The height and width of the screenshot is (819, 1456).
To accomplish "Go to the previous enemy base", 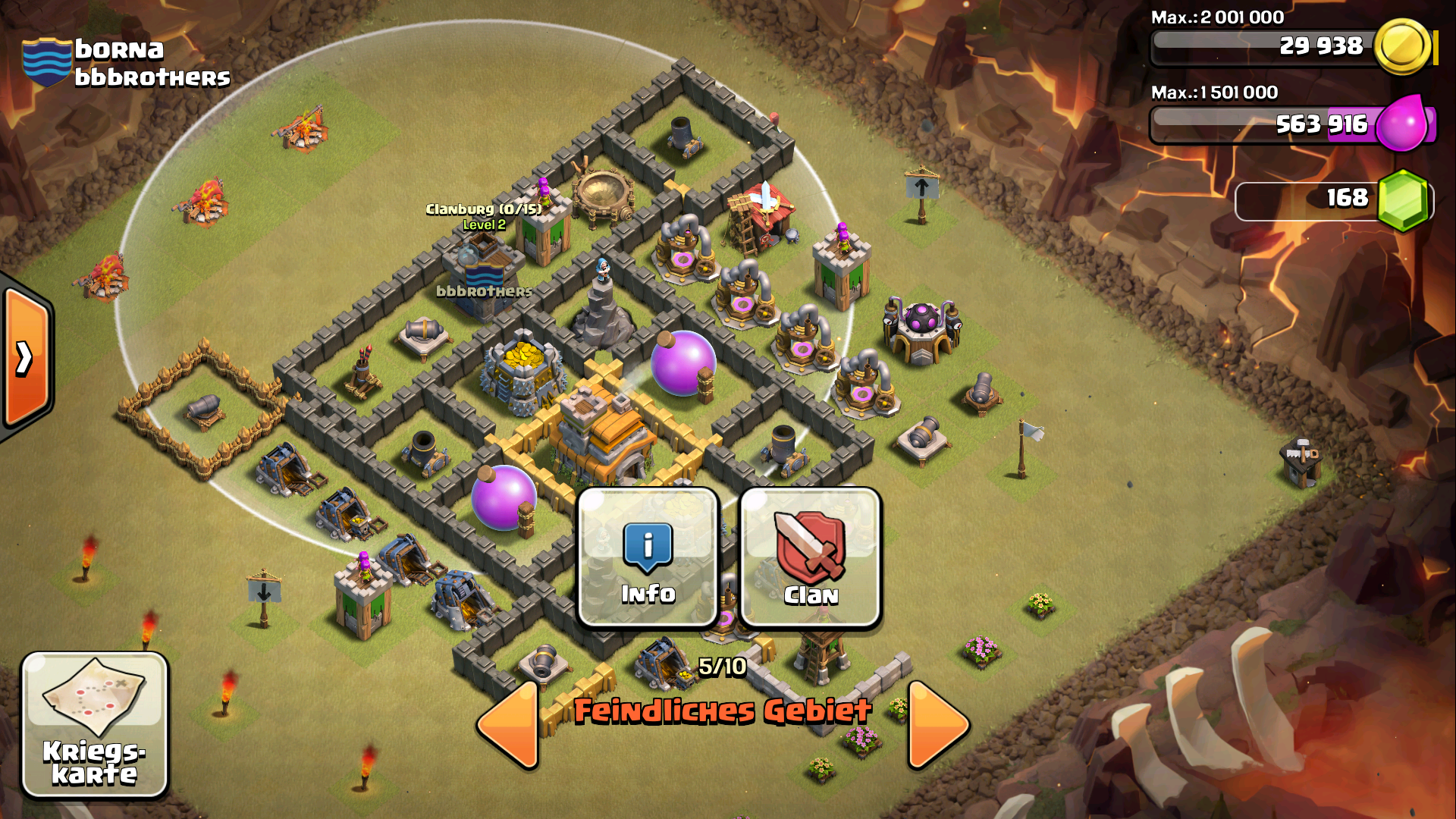I will tap(510, 724).
